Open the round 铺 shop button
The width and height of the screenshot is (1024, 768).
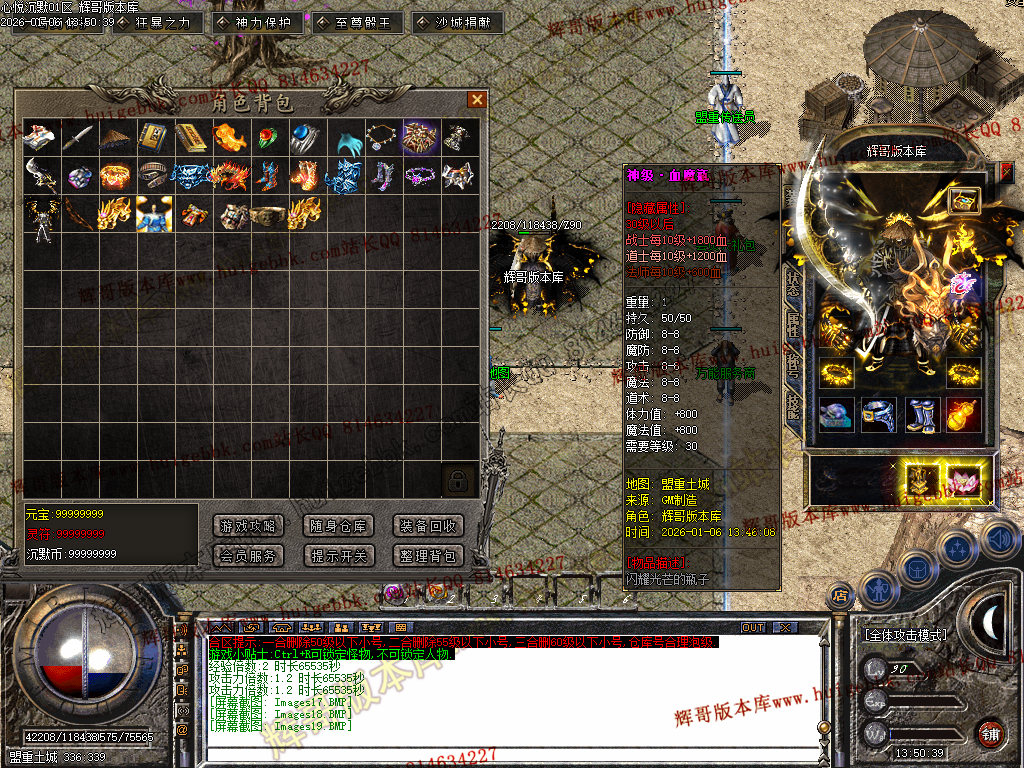click(x=990, y=732)
